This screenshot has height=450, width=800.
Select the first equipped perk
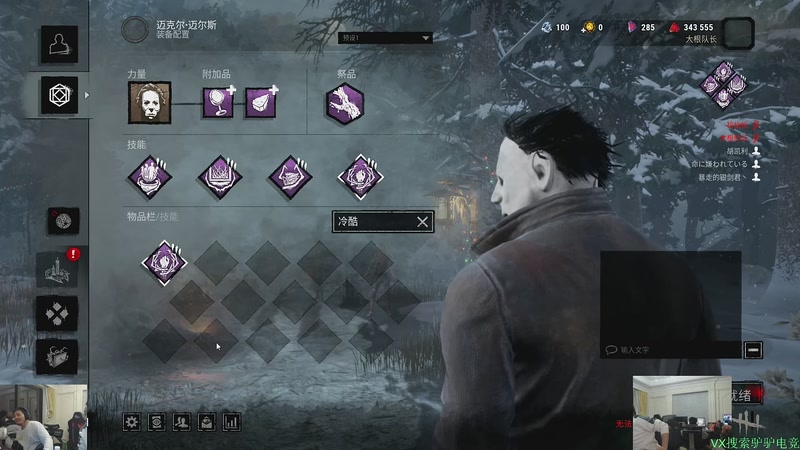[149, 176]
